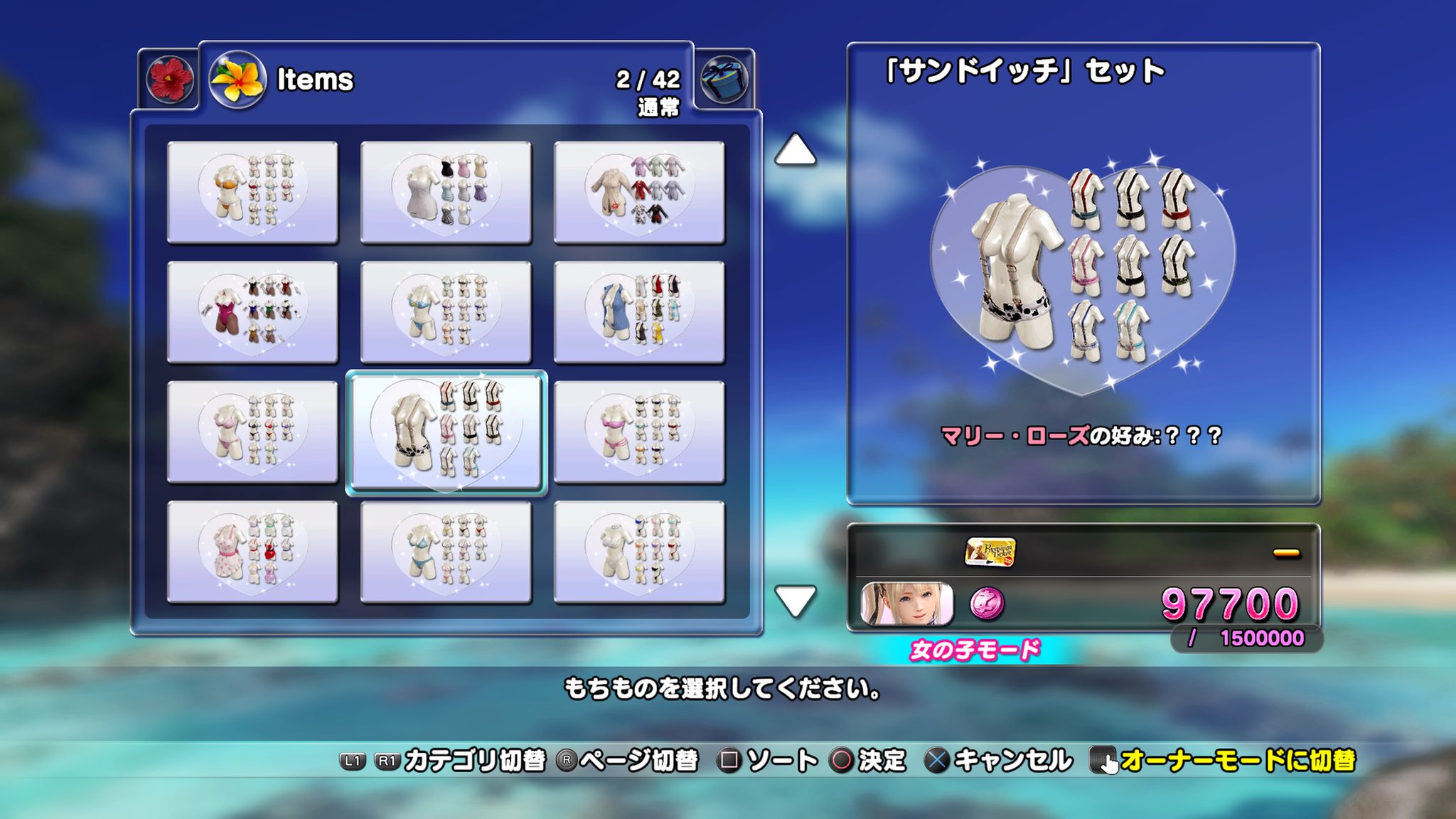Viewport: 1456px width, 819px height.
Task: Select the yellow flower Items tab
Action: pyautogui.click(x=237, y=80)
